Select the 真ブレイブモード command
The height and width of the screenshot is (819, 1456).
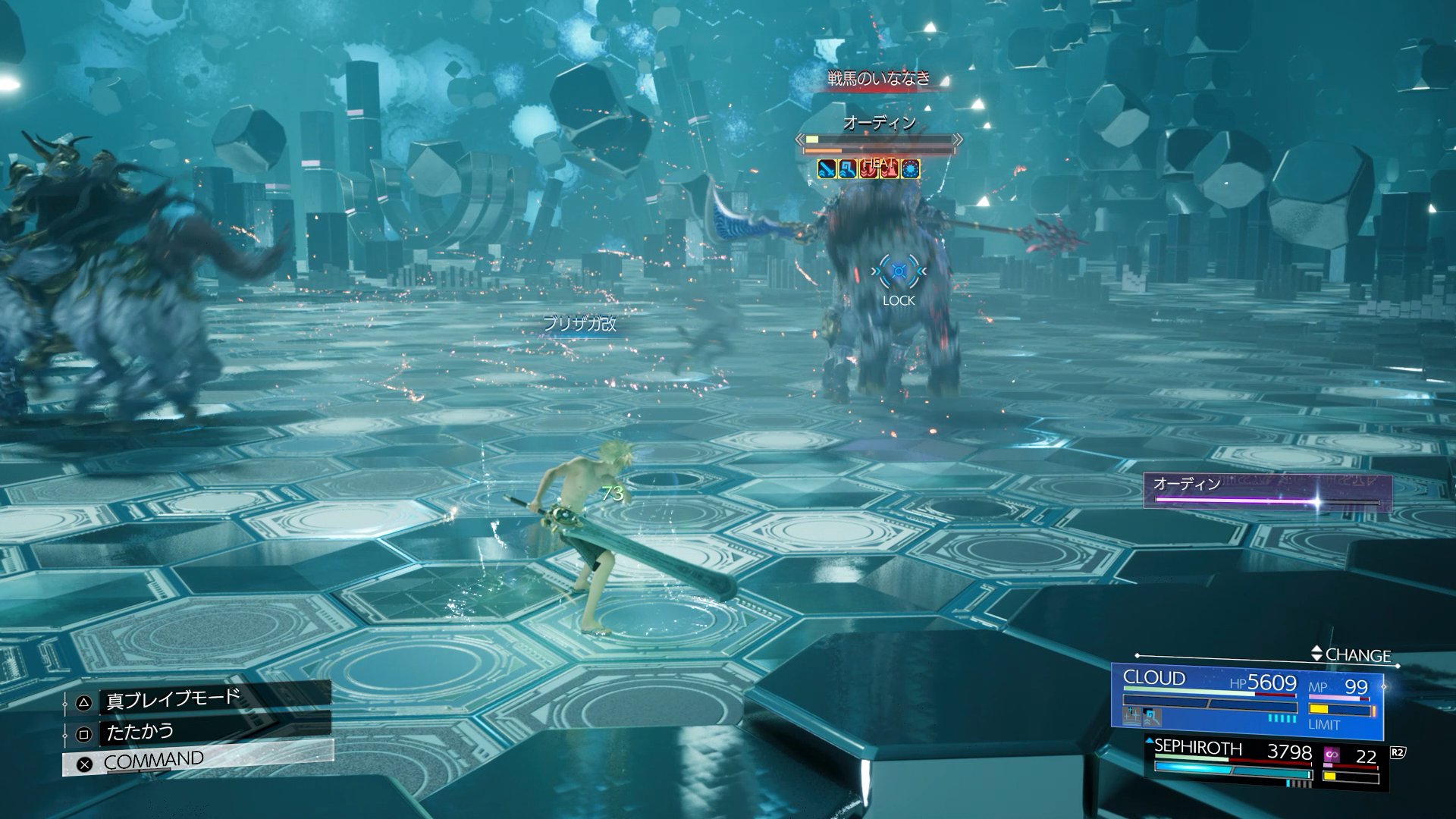(x=173, y=699)
